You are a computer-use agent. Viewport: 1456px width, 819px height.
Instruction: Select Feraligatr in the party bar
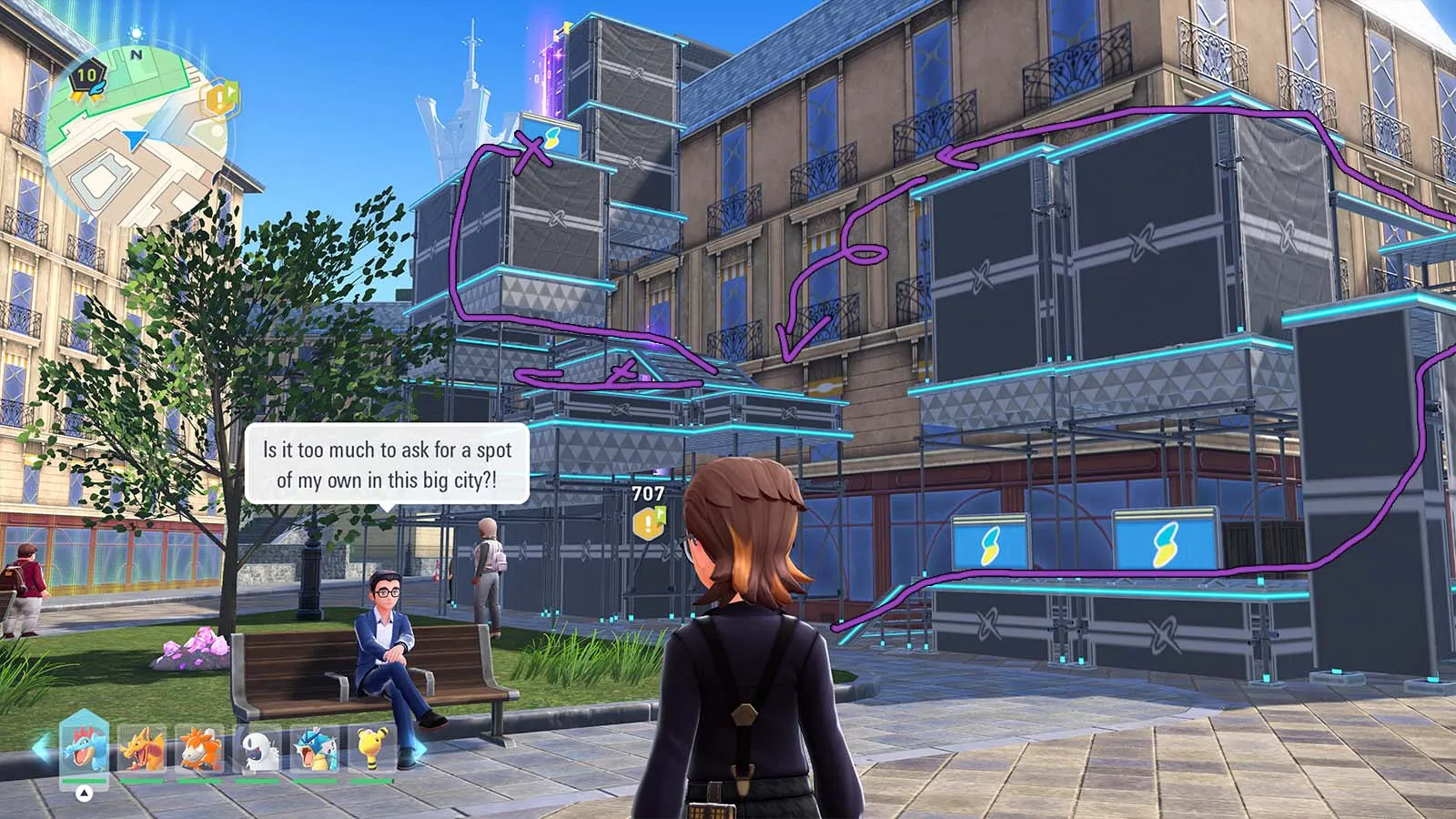click(84, 750)
